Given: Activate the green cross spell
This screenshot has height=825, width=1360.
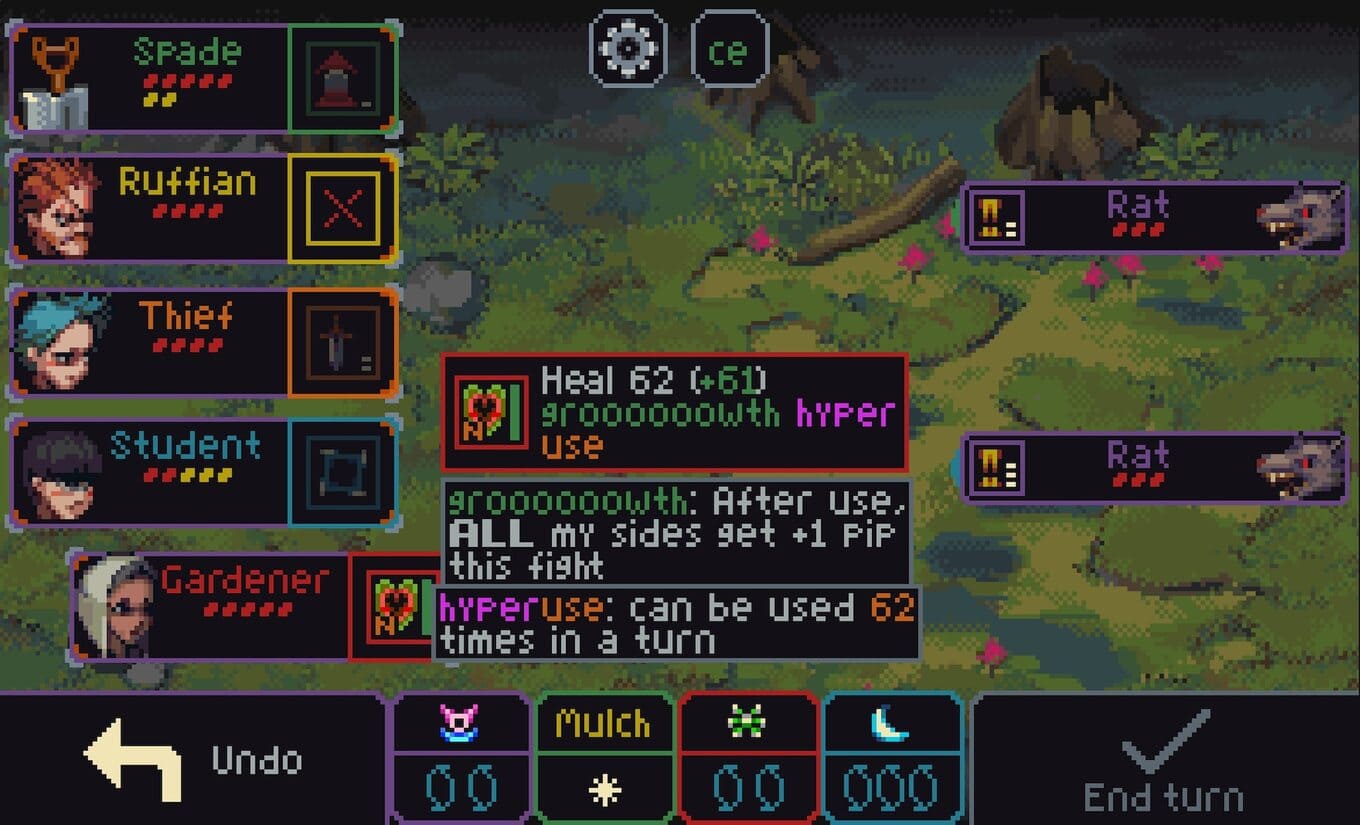Looking at the screenshot, I should [x=748, y=757].
